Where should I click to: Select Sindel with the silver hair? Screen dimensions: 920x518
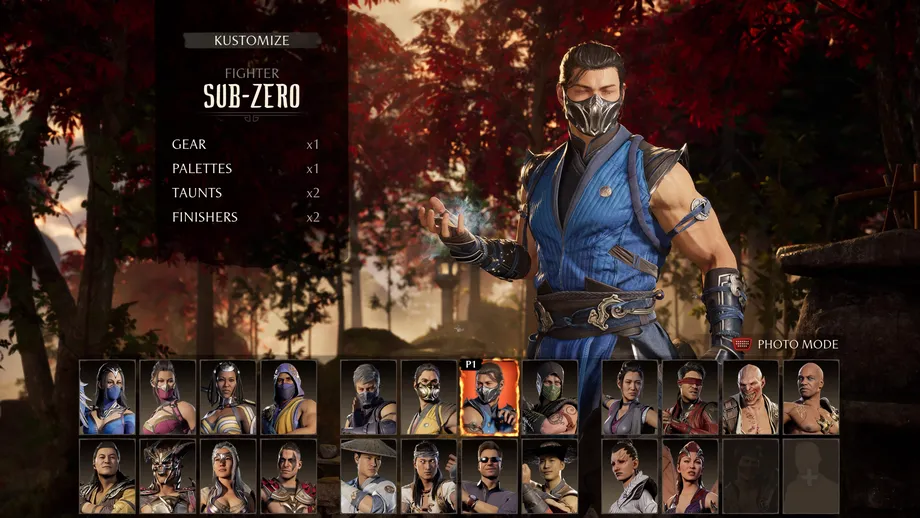coord(228,476)
